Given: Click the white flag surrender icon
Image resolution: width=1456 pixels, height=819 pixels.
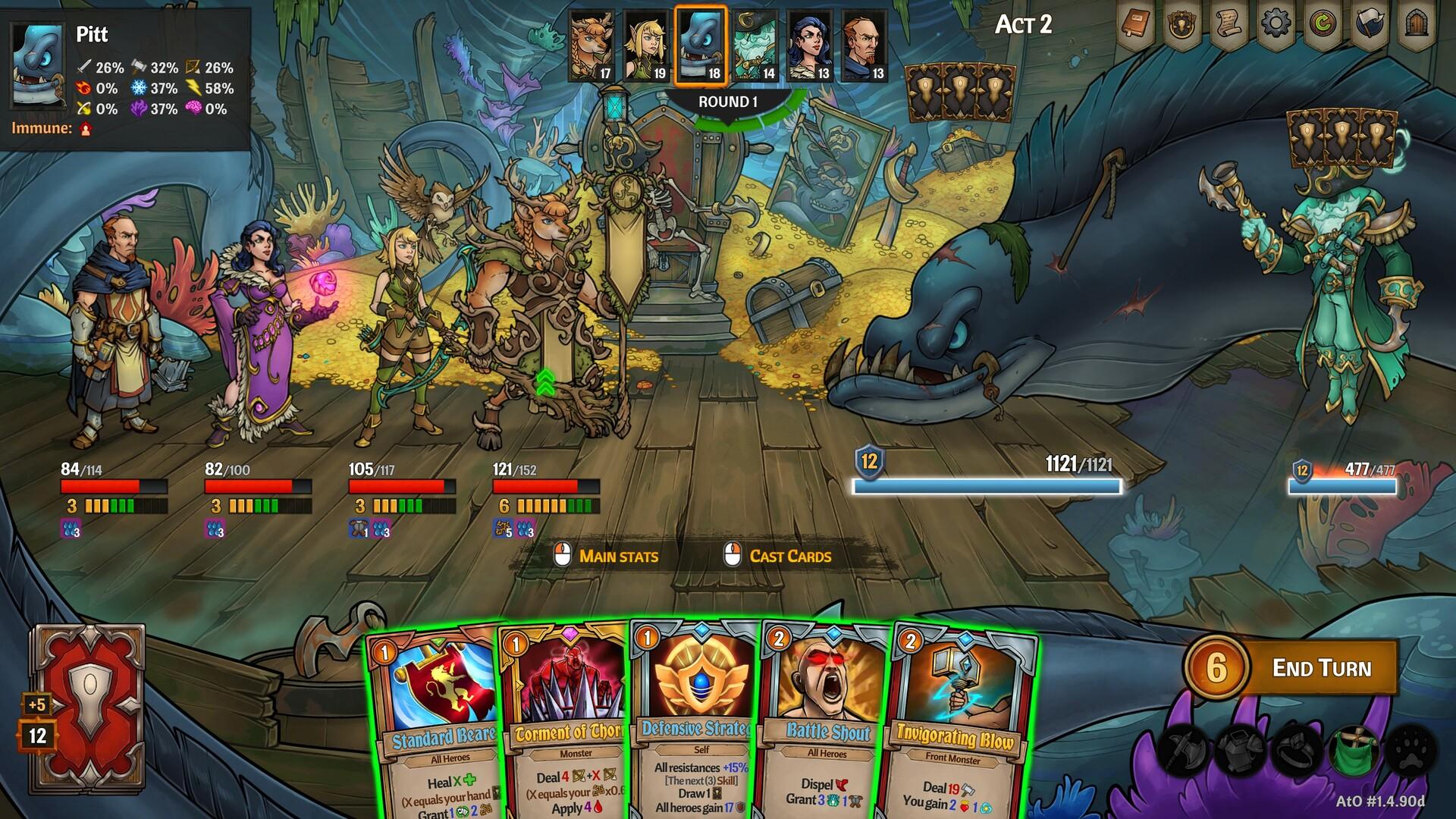Looking at the screenshot, I should pos(1370,24).
